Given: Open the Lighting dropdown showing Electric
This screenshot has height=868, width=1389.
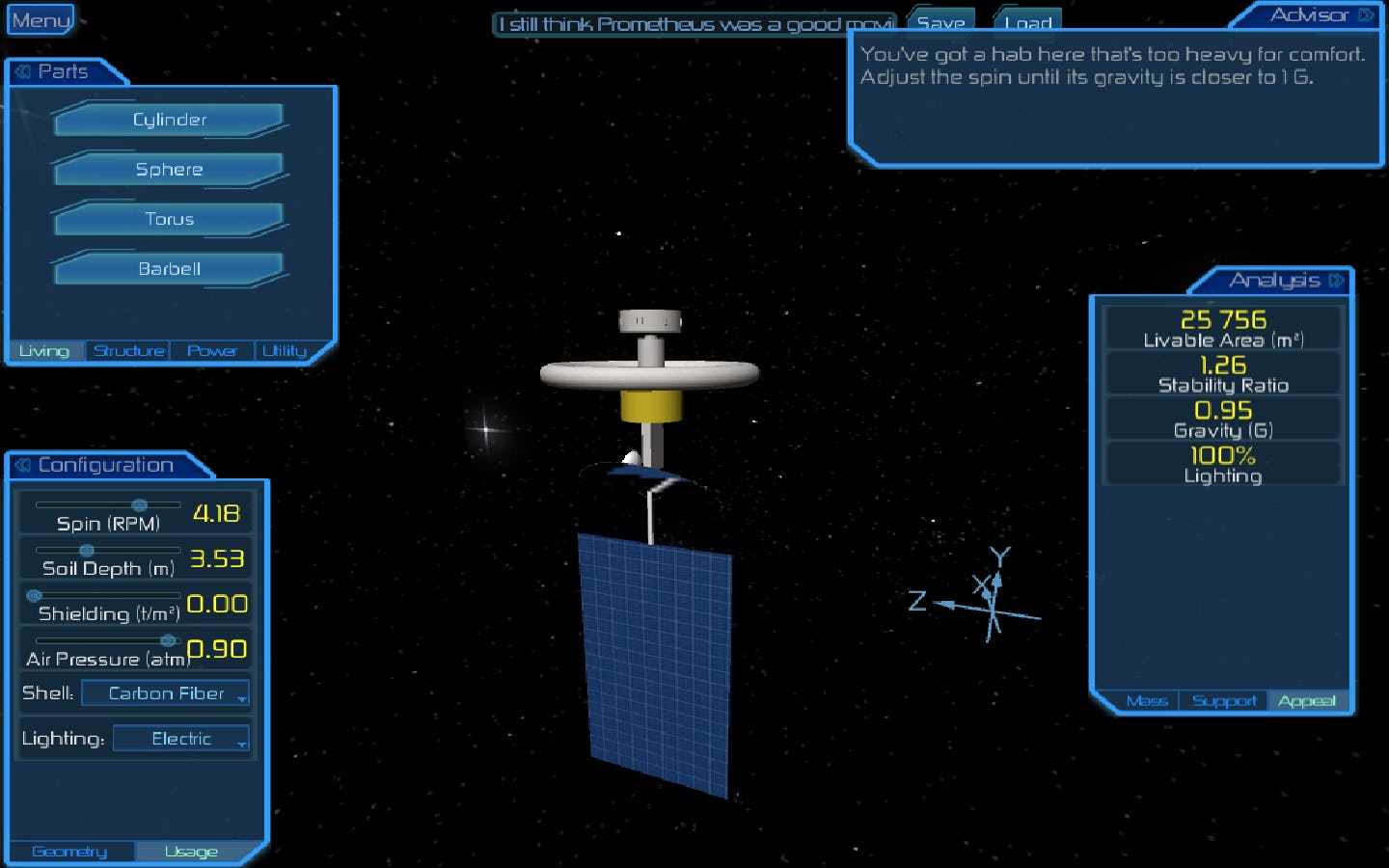Looking at the screenshot, I should point(180,738).
